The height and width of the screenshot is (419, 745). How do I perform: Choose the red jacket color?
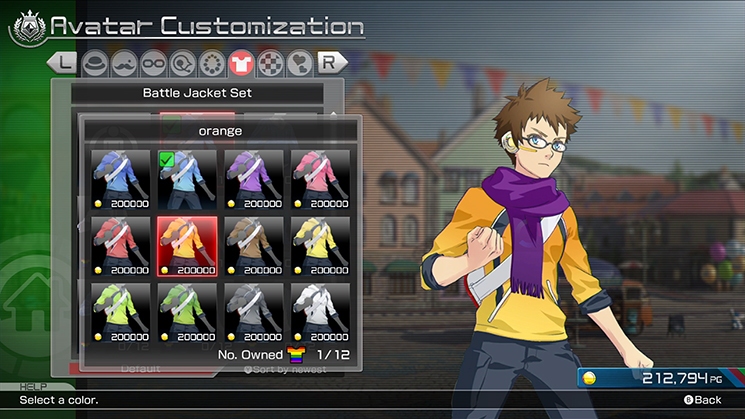coord(121,244)
